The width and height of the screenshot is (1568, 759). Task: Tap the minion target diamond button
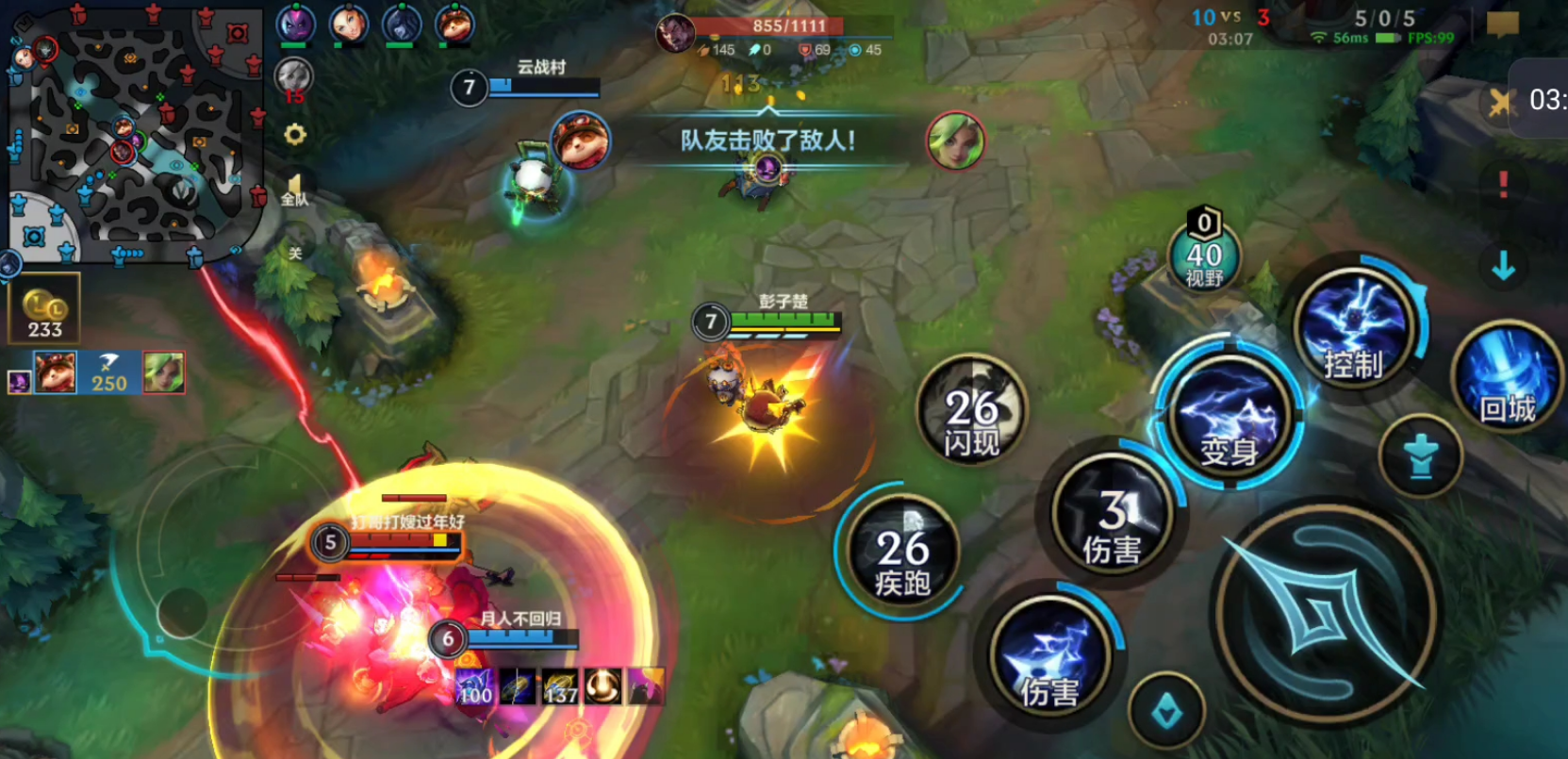(1166, 712)
